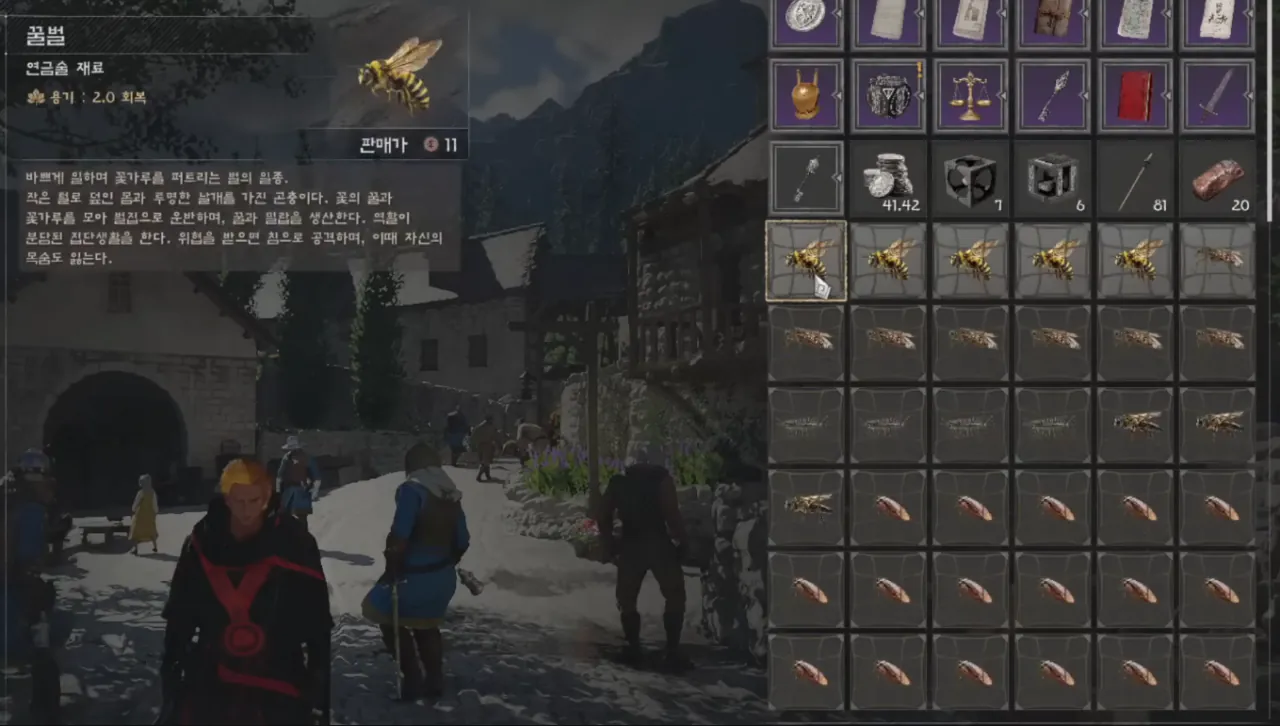Select the golden armor piece slot
The height and width of the screenshot is (726, 1280).
click(806, 96)
